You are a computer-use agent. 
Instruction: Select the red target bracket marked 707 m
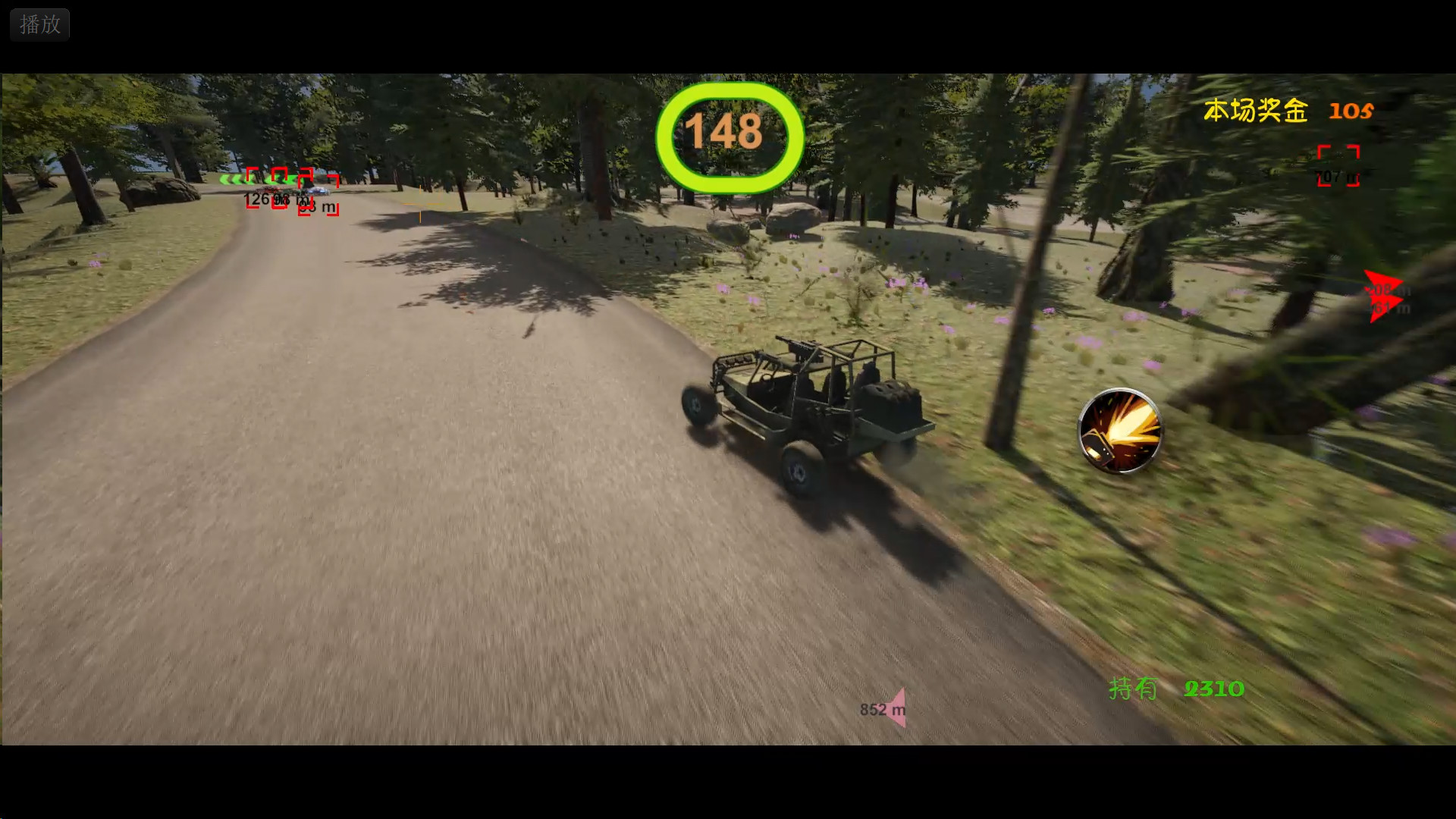pyautogui.click(x=1337, y=165)
